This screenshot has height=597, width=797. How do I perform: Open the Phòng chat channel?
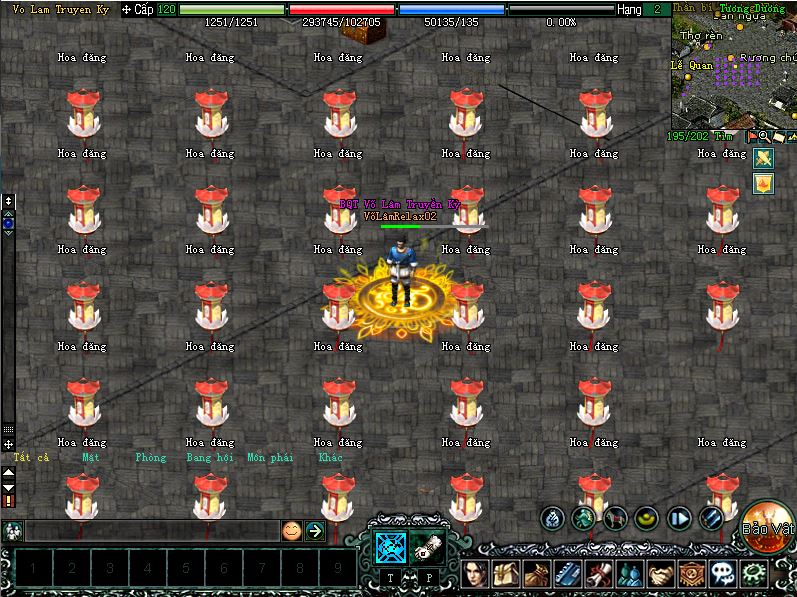(150, 458)
